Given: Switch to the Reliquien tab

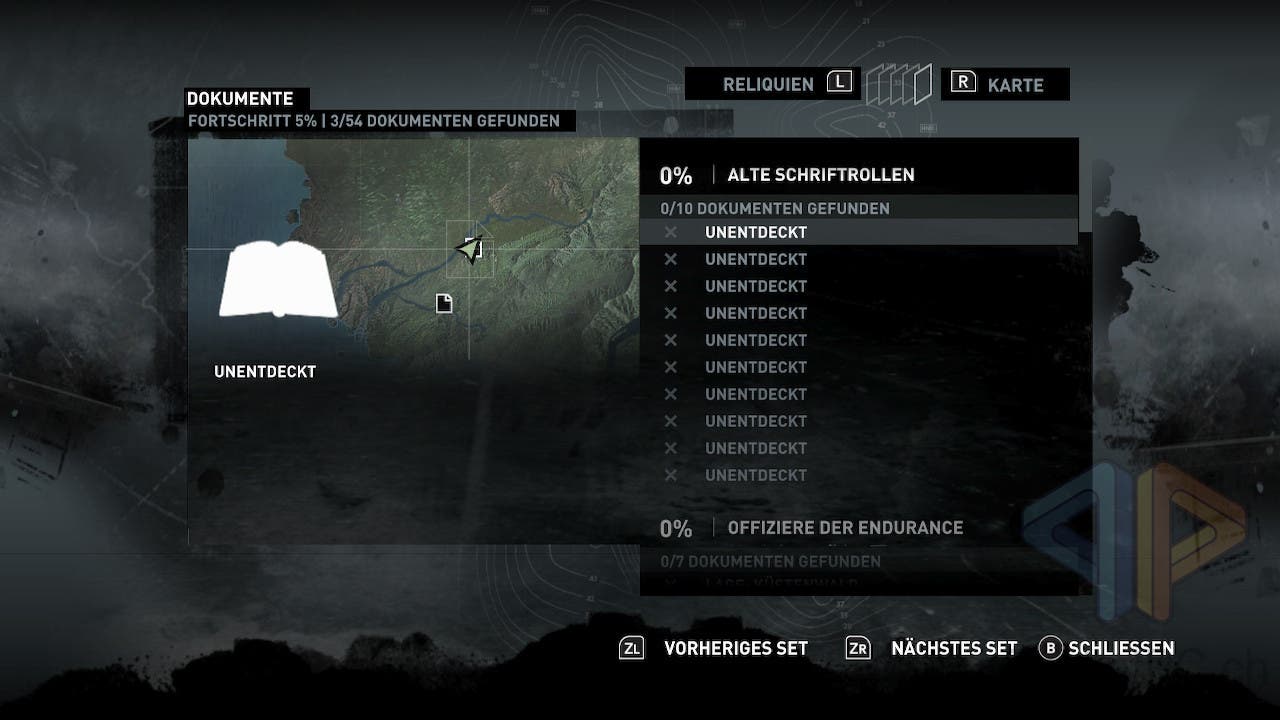Looking at the screenshot, I should (768, 85).
